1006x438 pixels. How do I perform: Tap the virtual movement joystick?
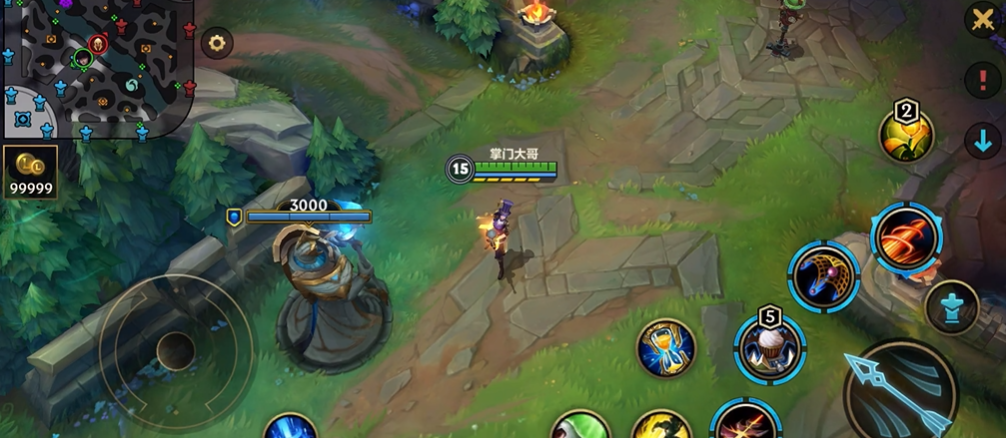[x=175, y=349]
